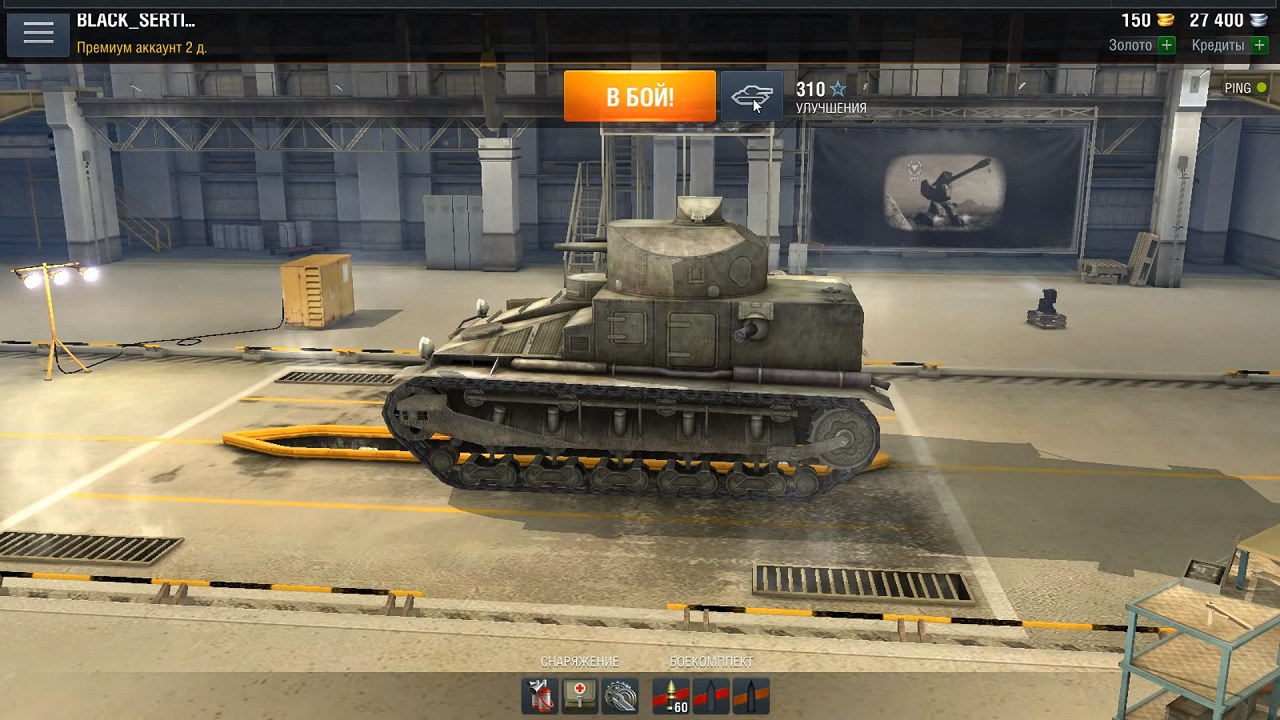The width and height of the screenshot is (1280, 720).
Task: Select the fire extinguisher equipment slot
Action: point(540,696)
